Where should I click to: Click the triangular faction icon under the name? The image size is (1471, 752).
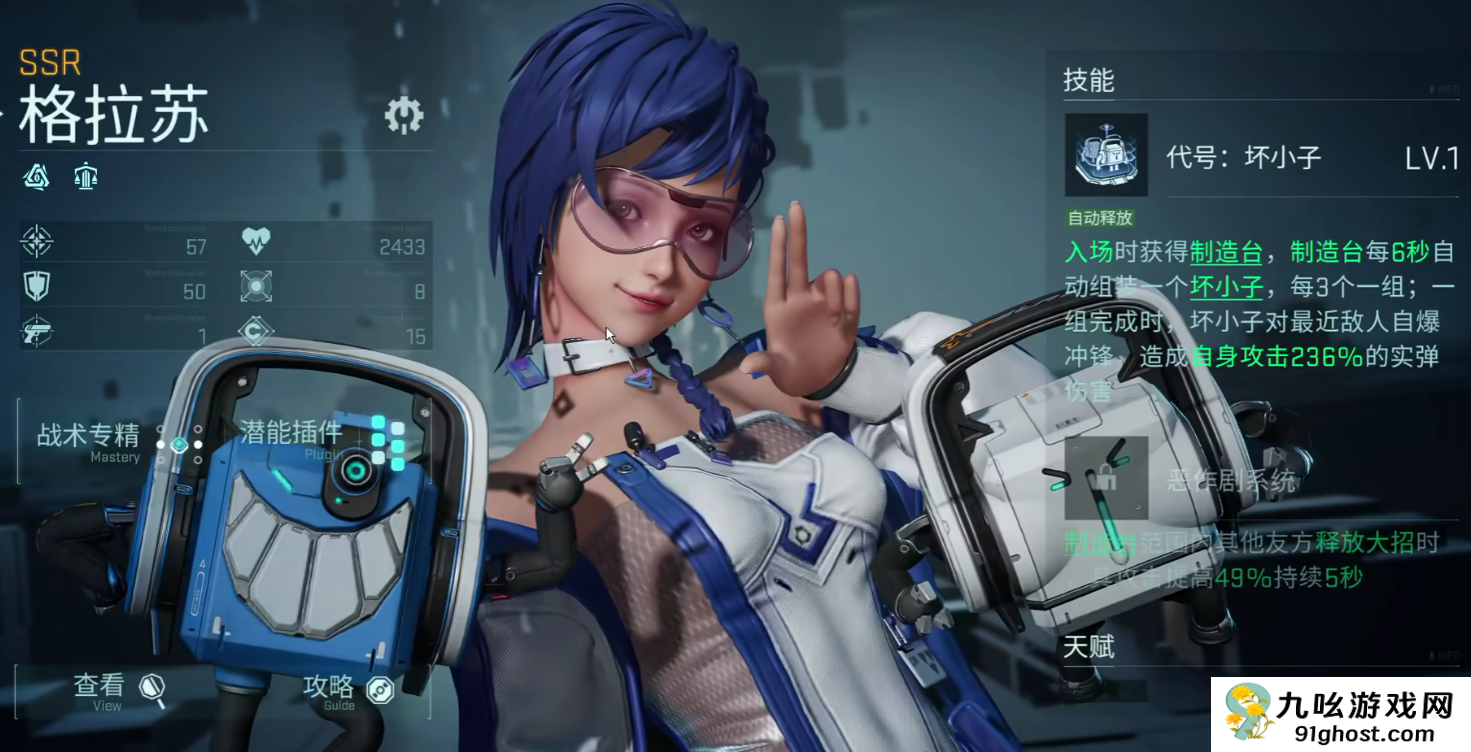37,178
